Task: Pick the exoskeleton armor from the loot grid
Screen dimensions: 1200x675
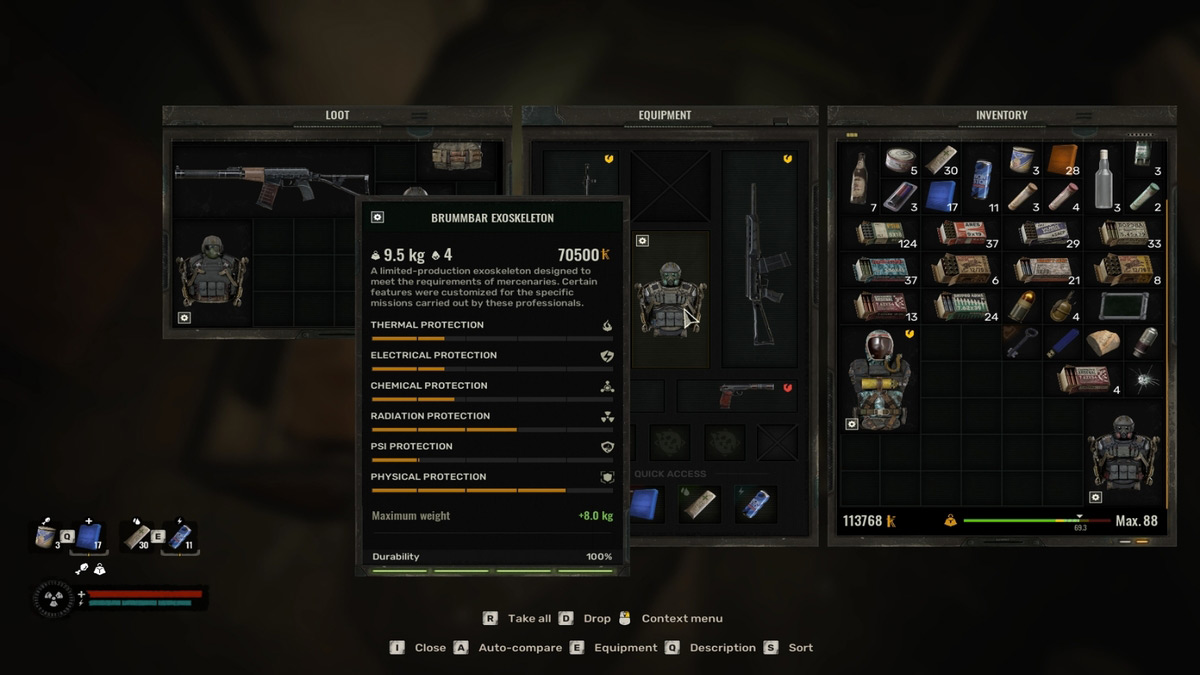Action: (211, 275)
